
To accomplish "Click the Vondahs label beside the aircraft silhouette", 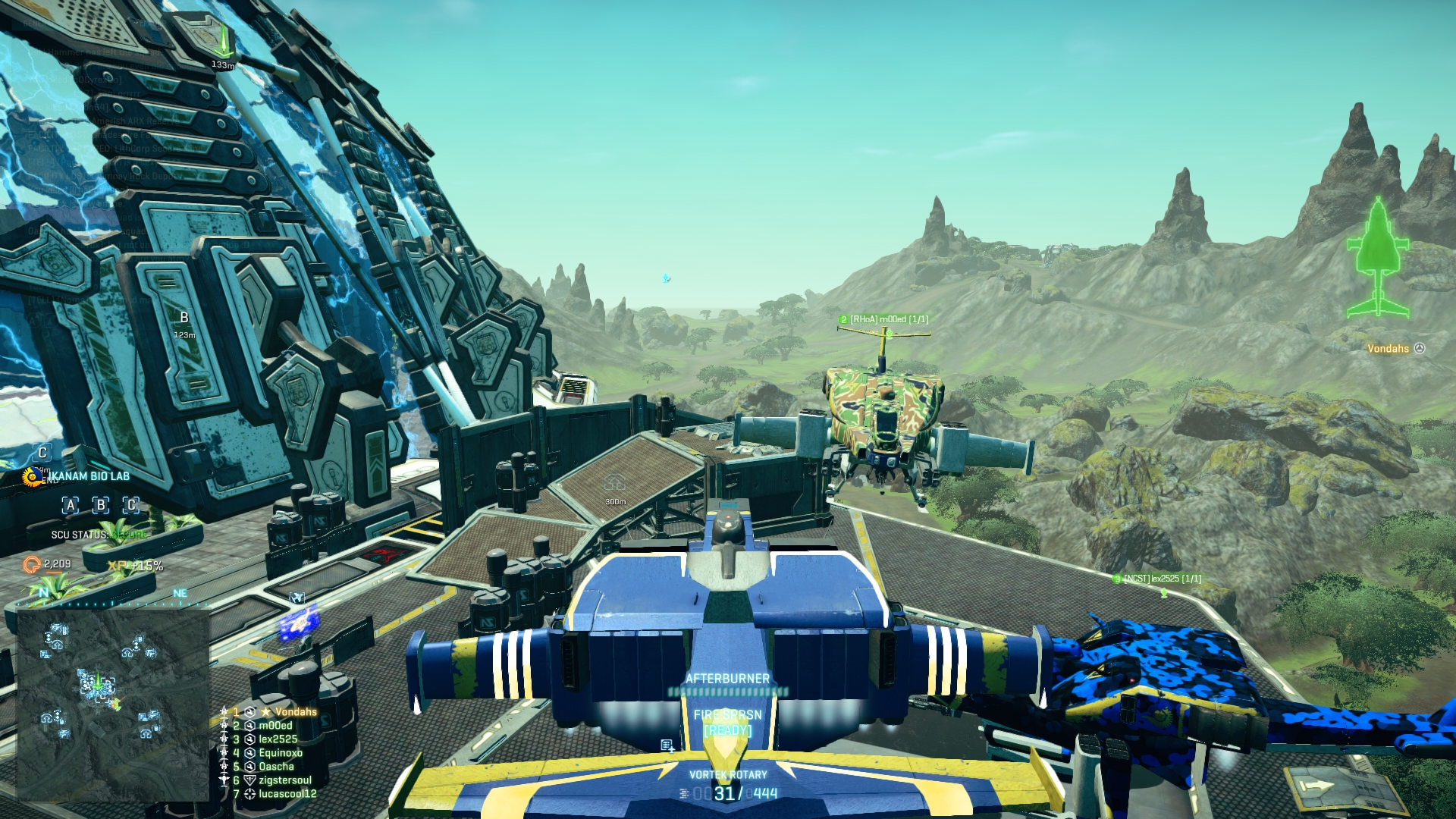I will [1388, 349].
